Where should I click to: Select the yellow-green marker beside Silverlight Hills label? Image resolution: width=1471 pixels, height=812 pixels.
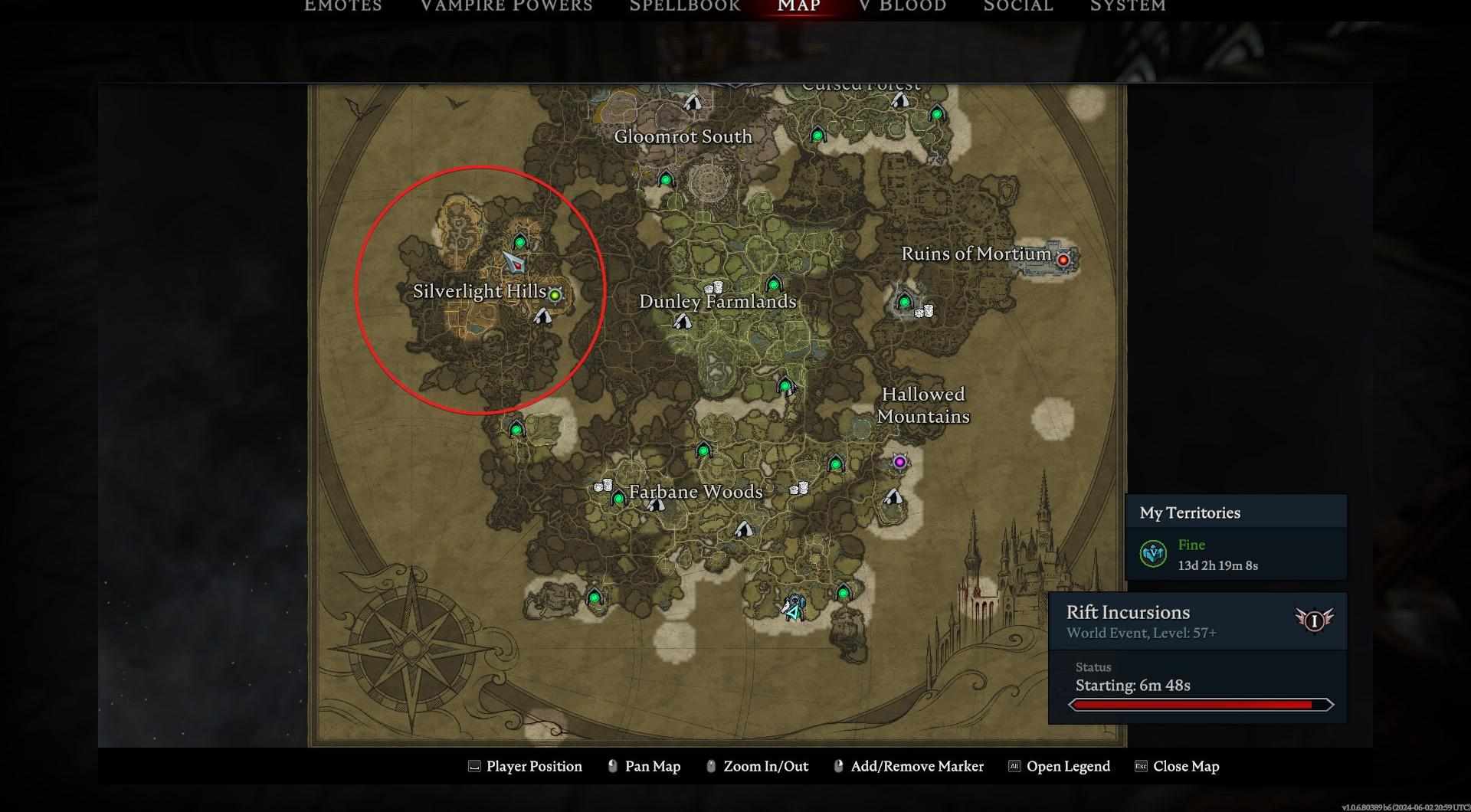[x=555, y=294]
